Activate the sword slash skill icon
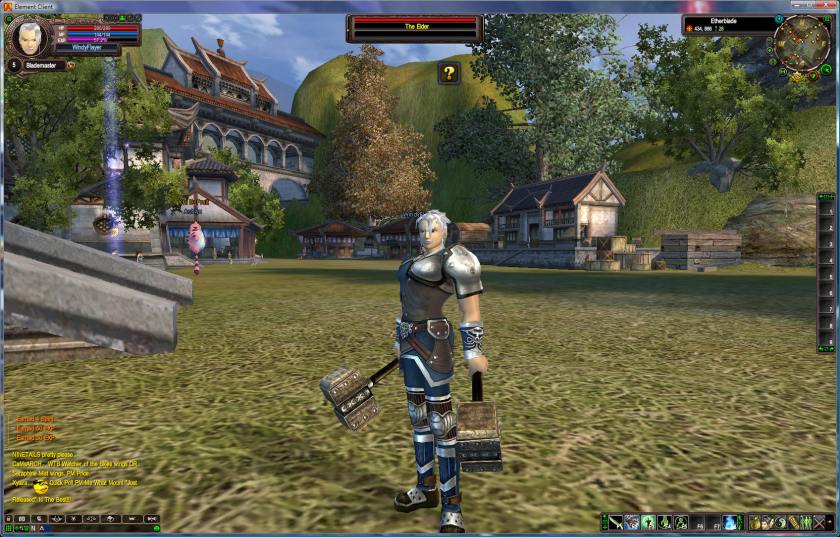 tap(615, 523)
